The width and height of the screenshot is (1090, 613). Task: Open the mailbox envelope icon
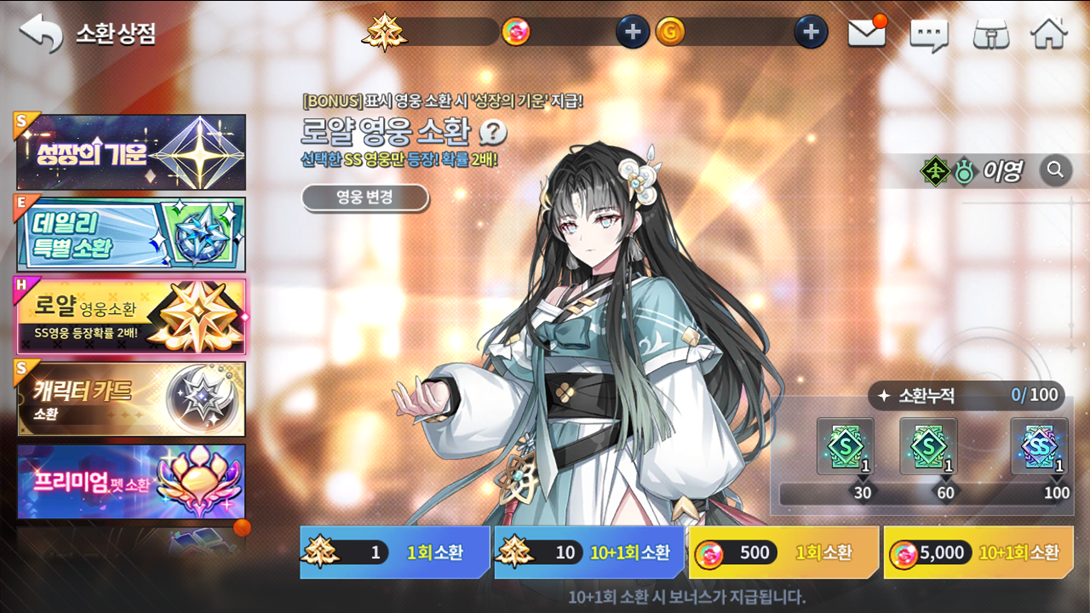click(867, 33)
